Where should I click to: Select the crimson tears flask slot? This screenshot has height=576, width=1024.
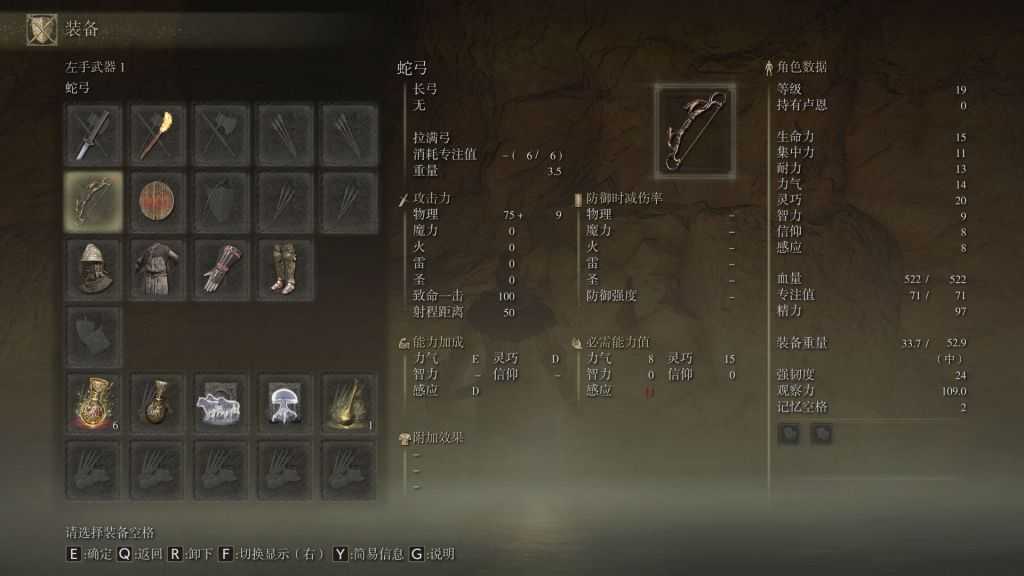93,403
